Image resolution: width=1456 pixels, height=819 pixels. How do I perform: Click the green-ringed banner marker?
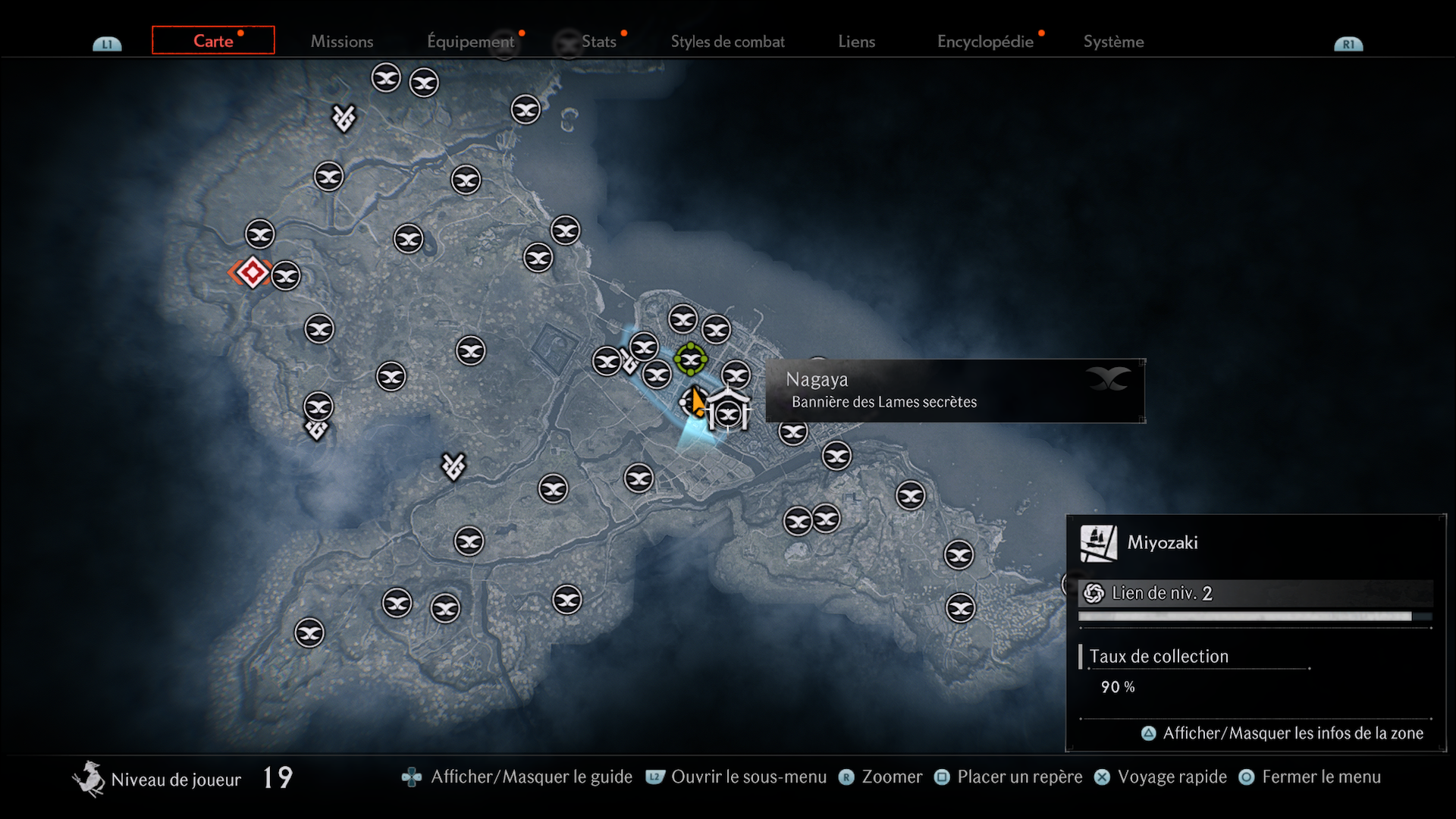(690, 359)
